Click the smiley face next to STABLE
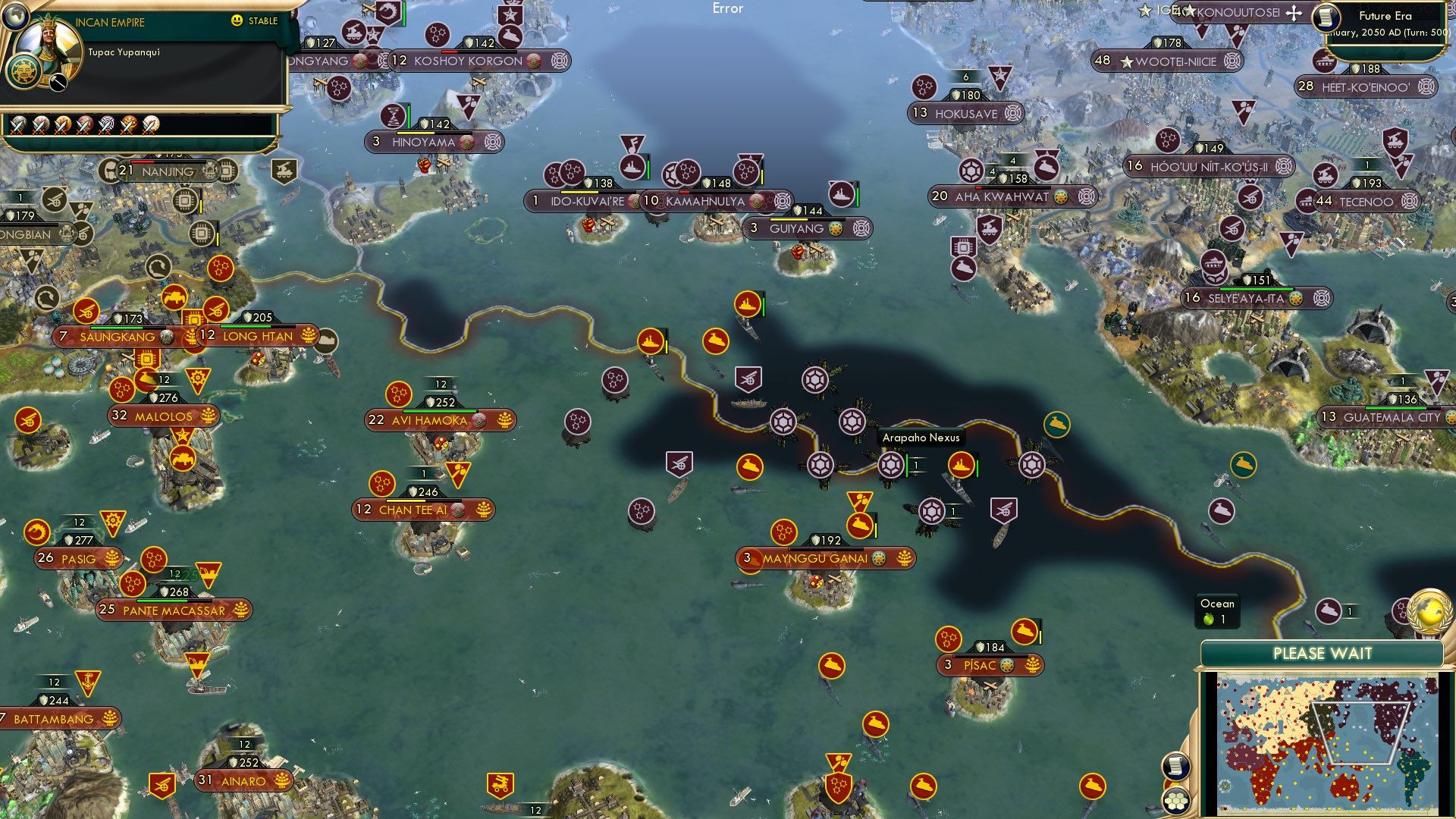The width and height of the screenshot is (1456, 819). pyautogui.click(x=237, y=21)
